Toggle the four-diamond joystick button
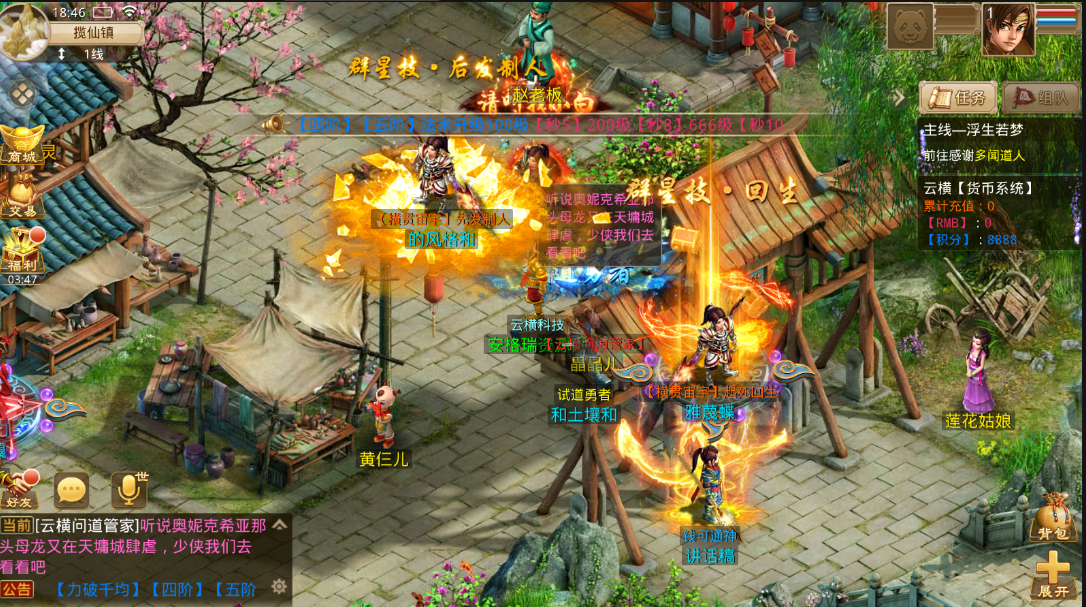 click(x=22, y=95)
